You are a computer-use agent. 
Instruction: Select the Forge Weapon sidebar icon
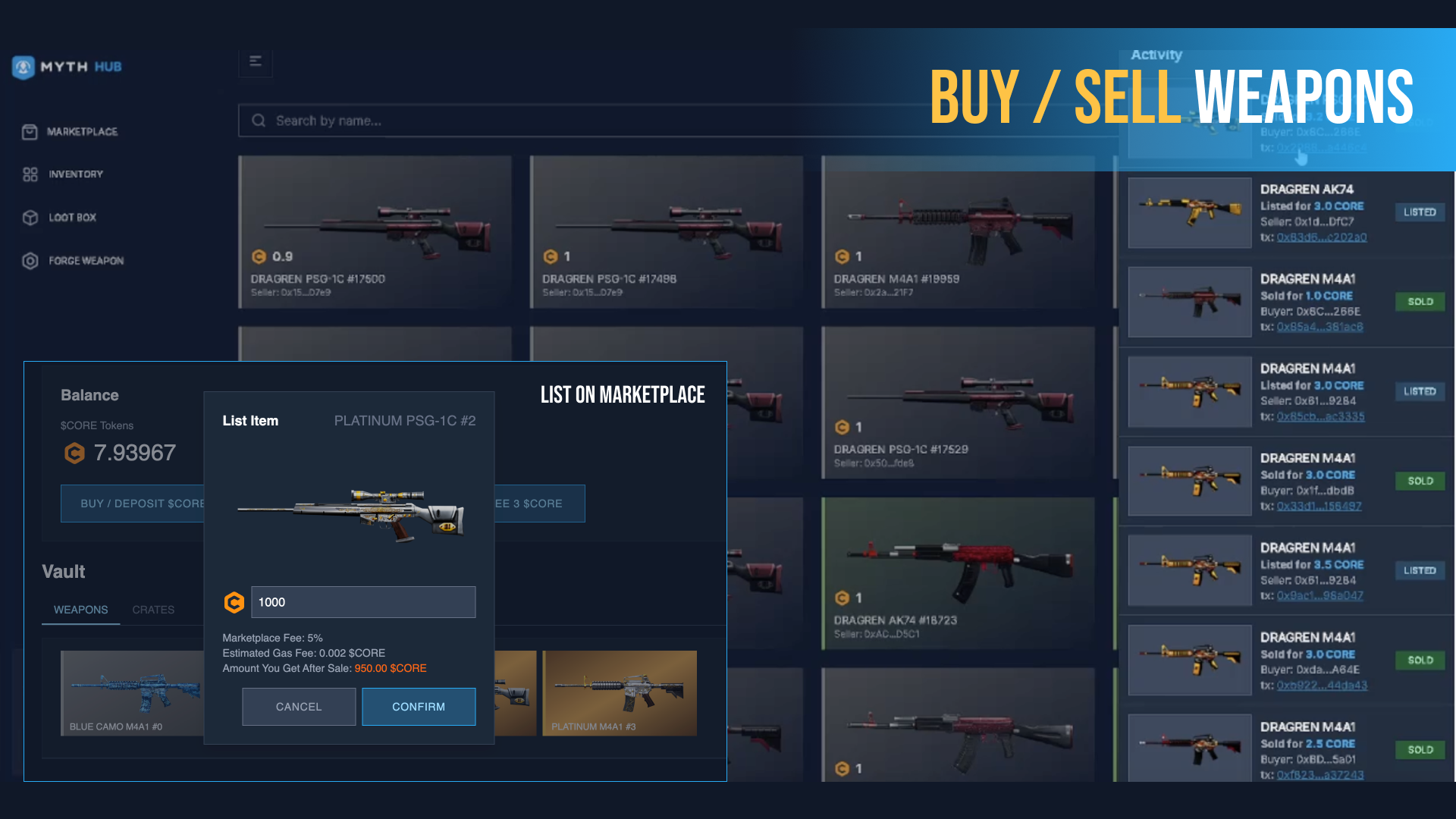coord(30,261)
